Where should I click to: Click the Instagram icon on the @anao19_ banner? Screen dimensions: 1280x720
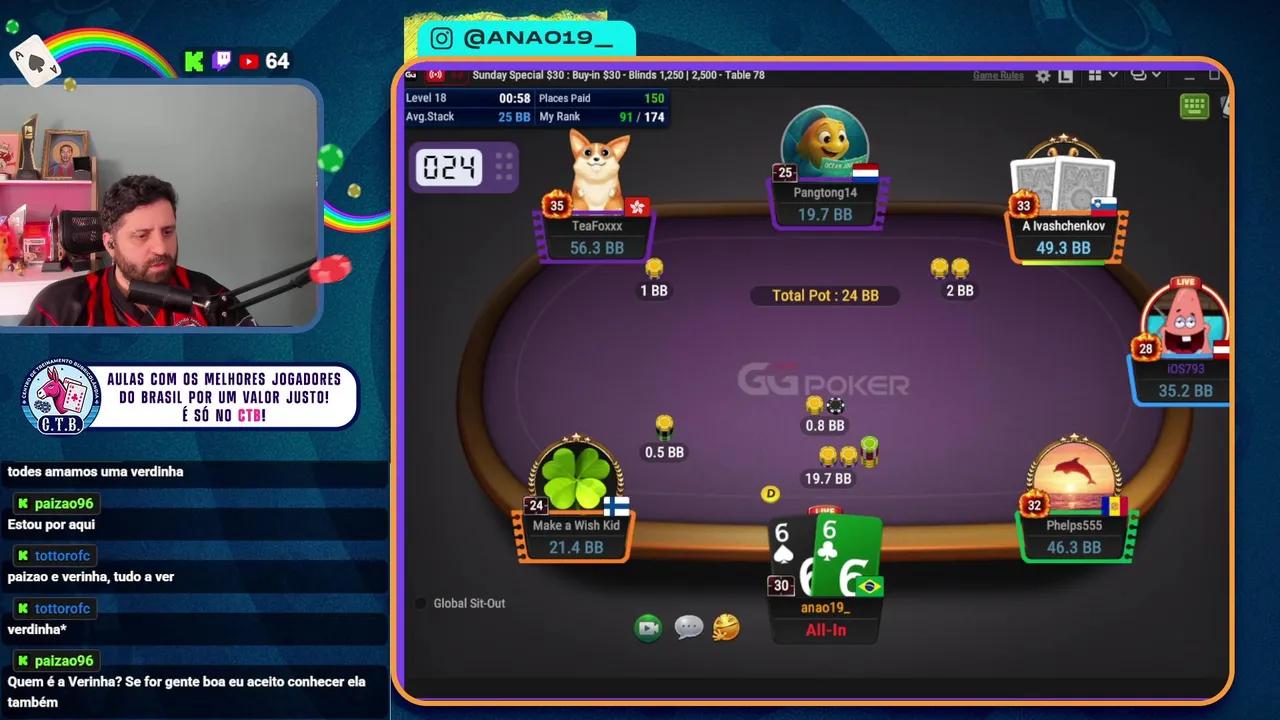pyautogui.click(x=441, y=38)
